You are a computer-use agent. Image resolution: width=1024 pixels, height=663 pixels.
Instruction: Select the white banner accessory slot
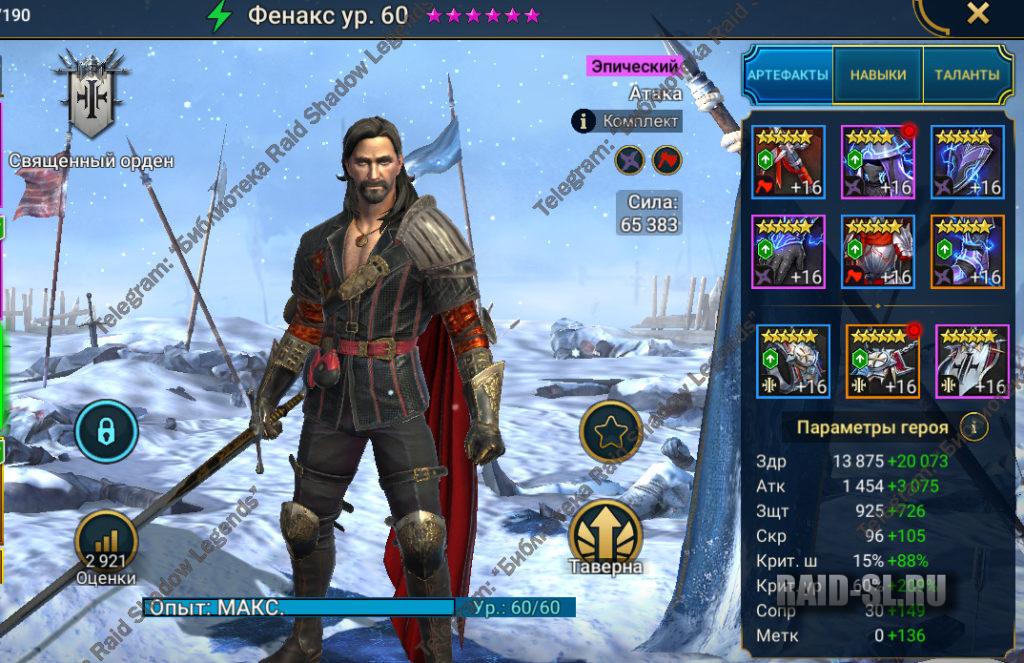[x=971, y=361]
